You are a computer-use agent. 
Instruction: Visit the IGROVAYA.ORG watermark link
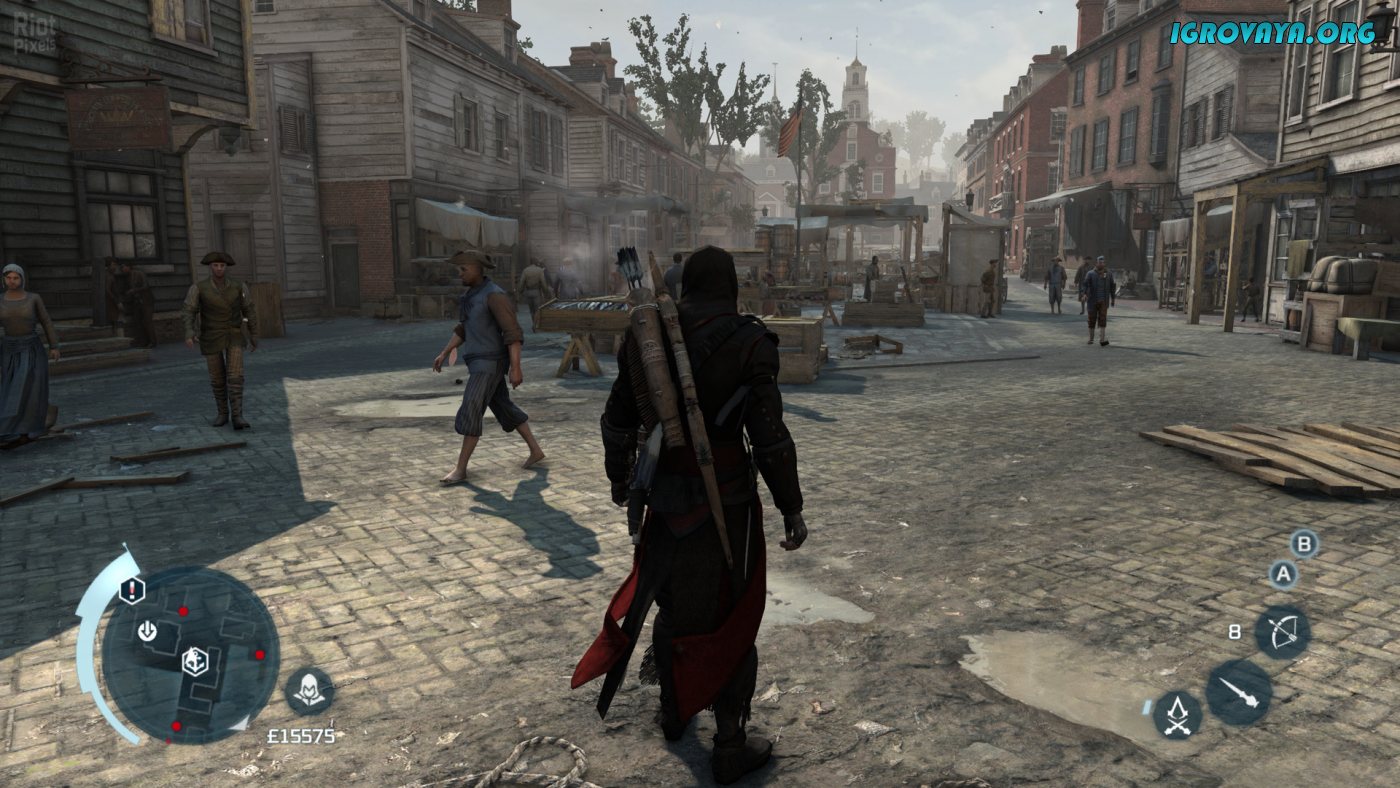1272,32
